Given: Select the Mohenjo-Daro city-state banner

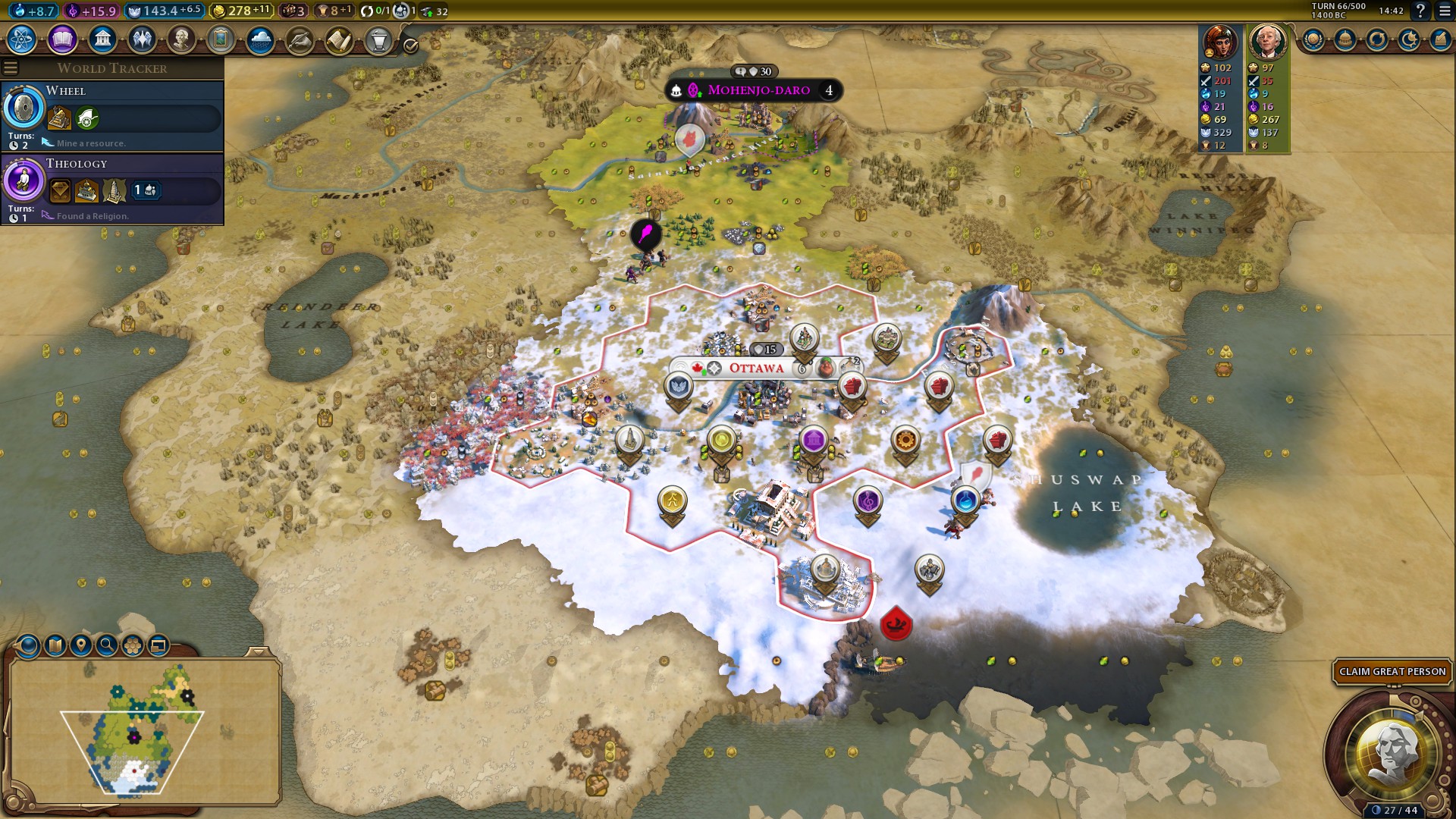Looking at the screenshot, I should (758, 90).
